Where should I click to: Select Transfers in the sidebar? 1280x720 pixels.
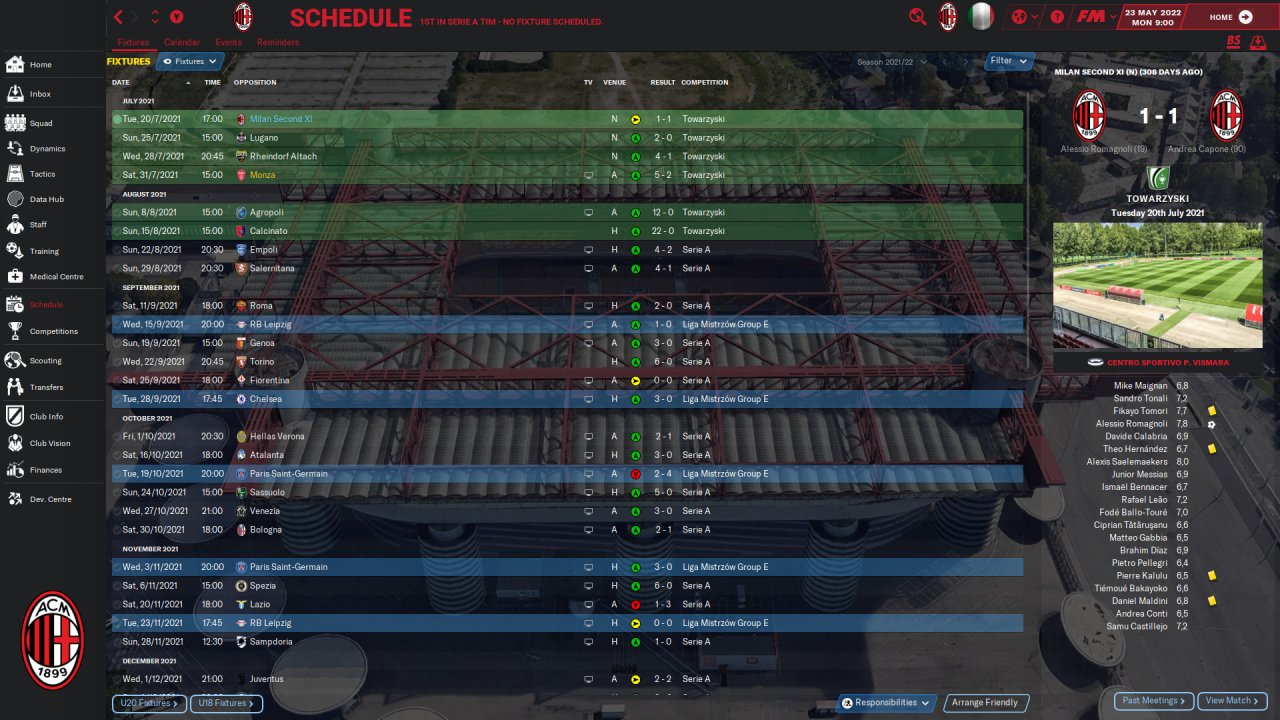pos(46,387)
